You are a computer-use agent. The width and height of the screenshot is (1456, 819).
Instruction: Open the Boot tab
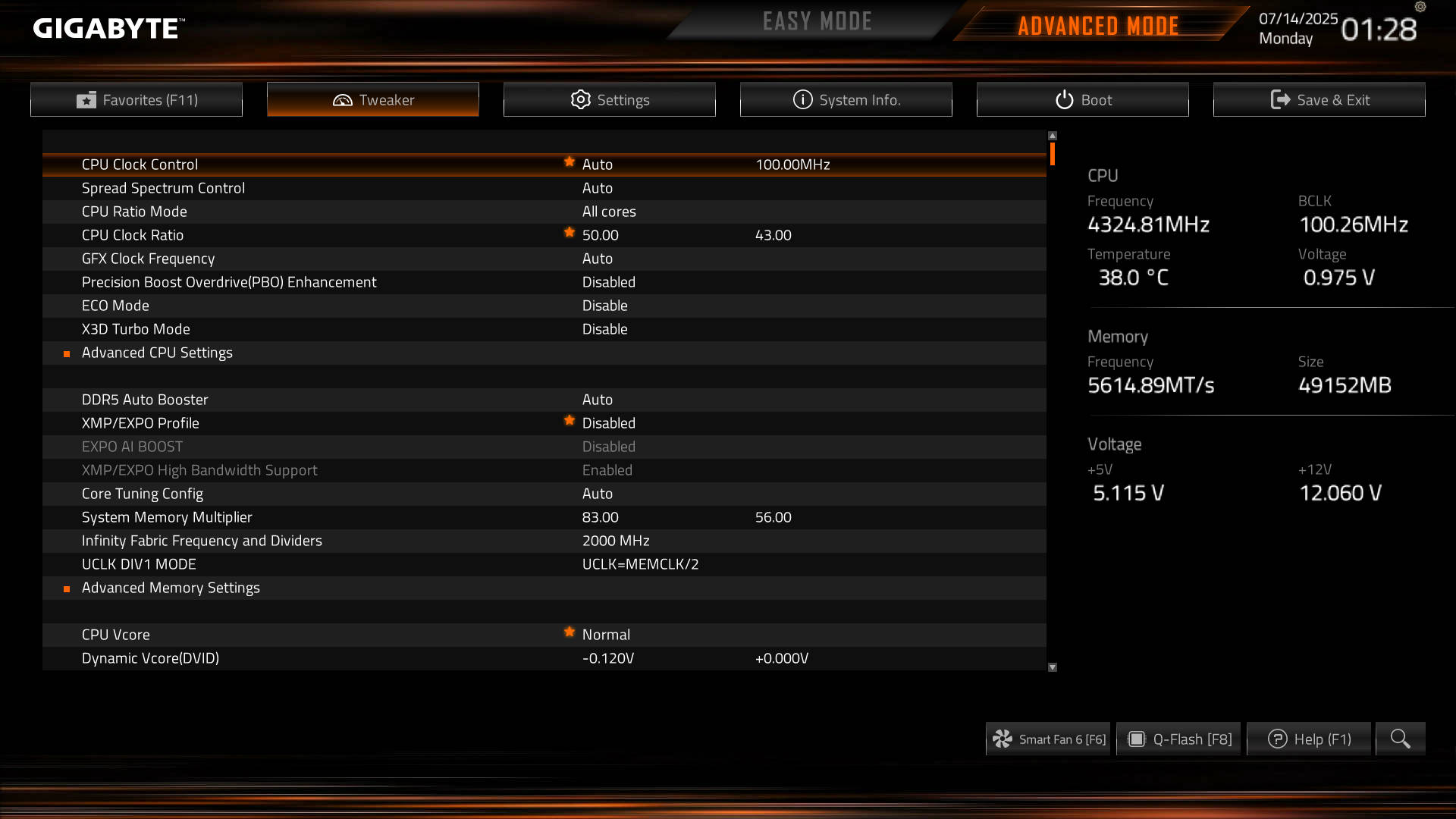pos(1082,99)
